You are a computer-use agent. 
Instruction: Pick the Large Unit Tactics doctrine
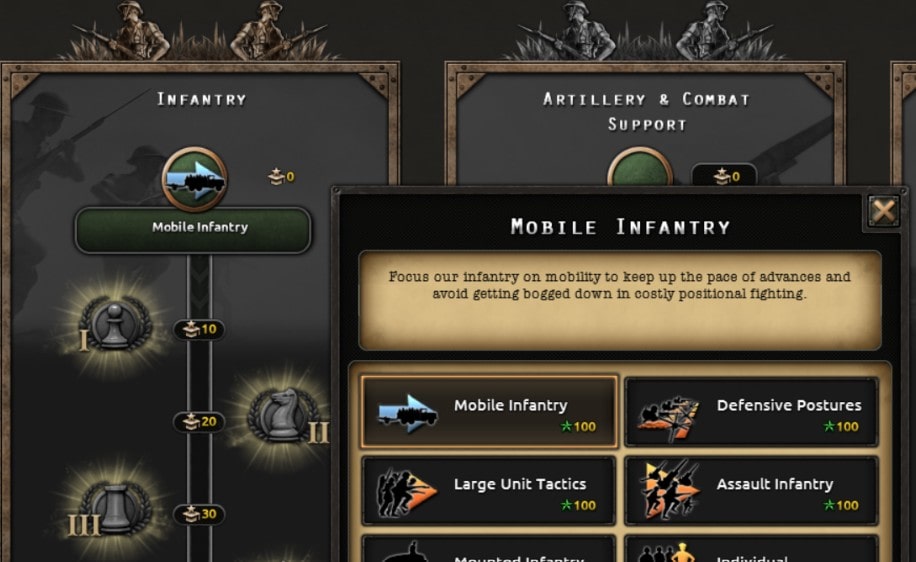coord(489,491)
